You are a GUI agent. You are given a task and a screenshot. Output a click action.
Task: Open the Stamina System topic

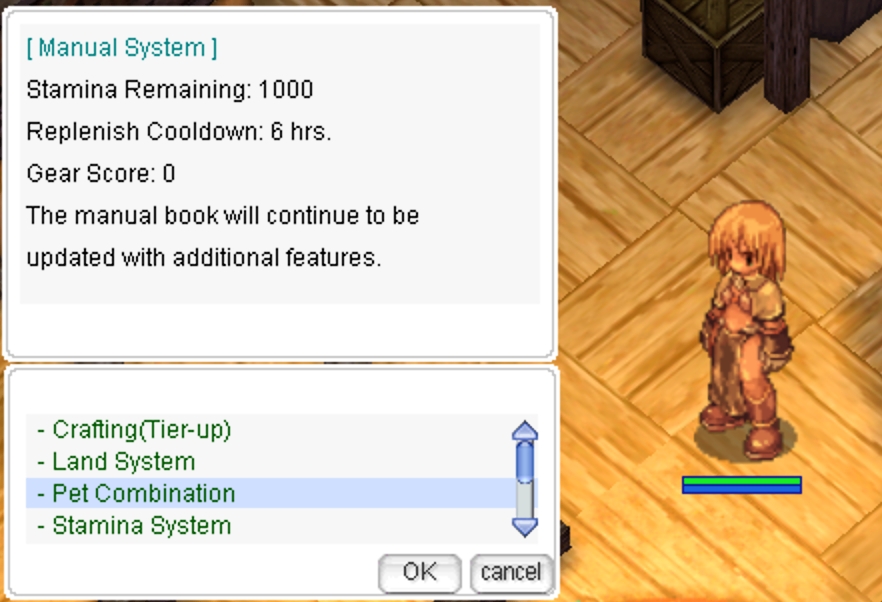141,526
